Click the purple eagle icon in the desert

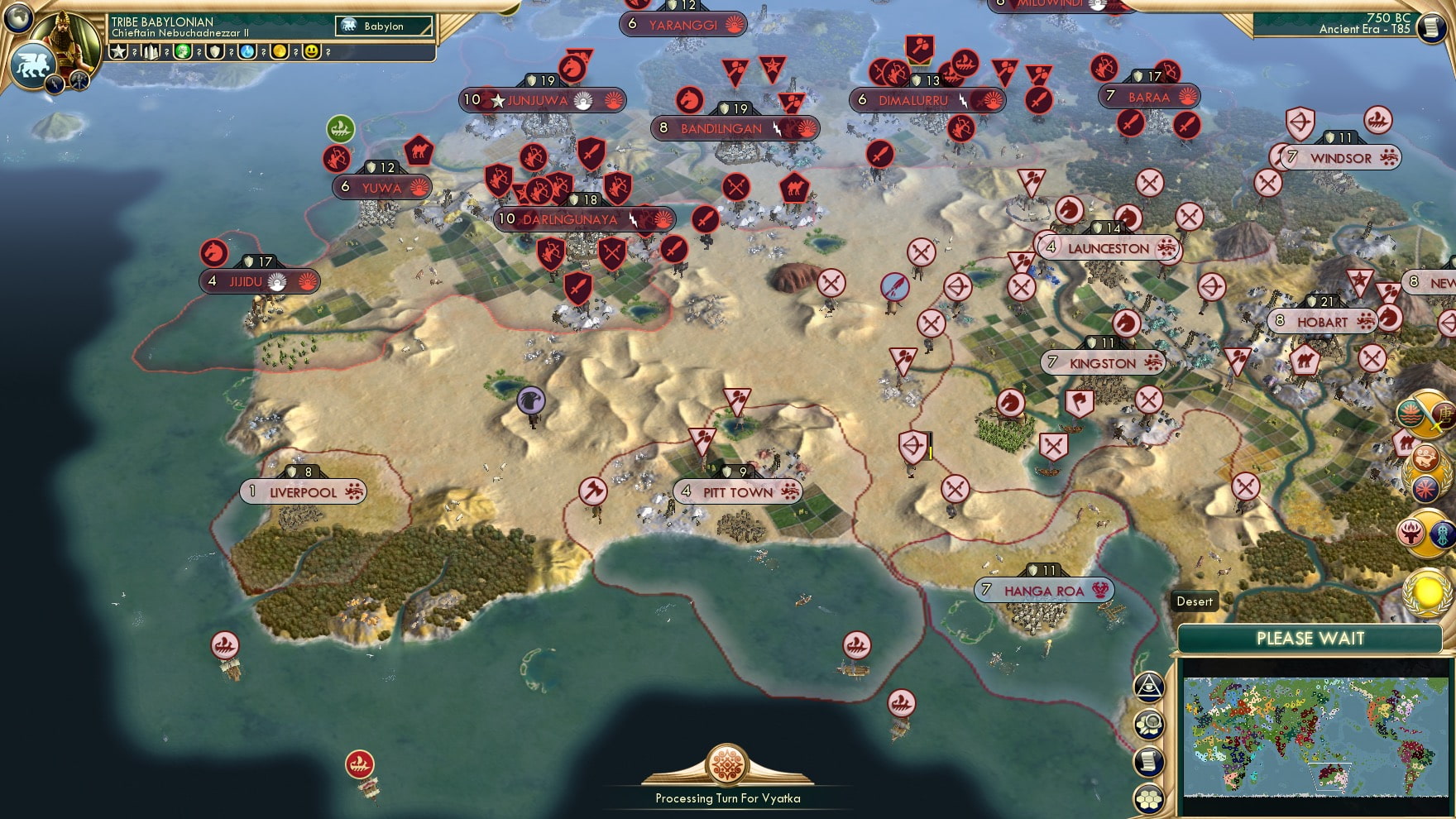click(530, 399)
